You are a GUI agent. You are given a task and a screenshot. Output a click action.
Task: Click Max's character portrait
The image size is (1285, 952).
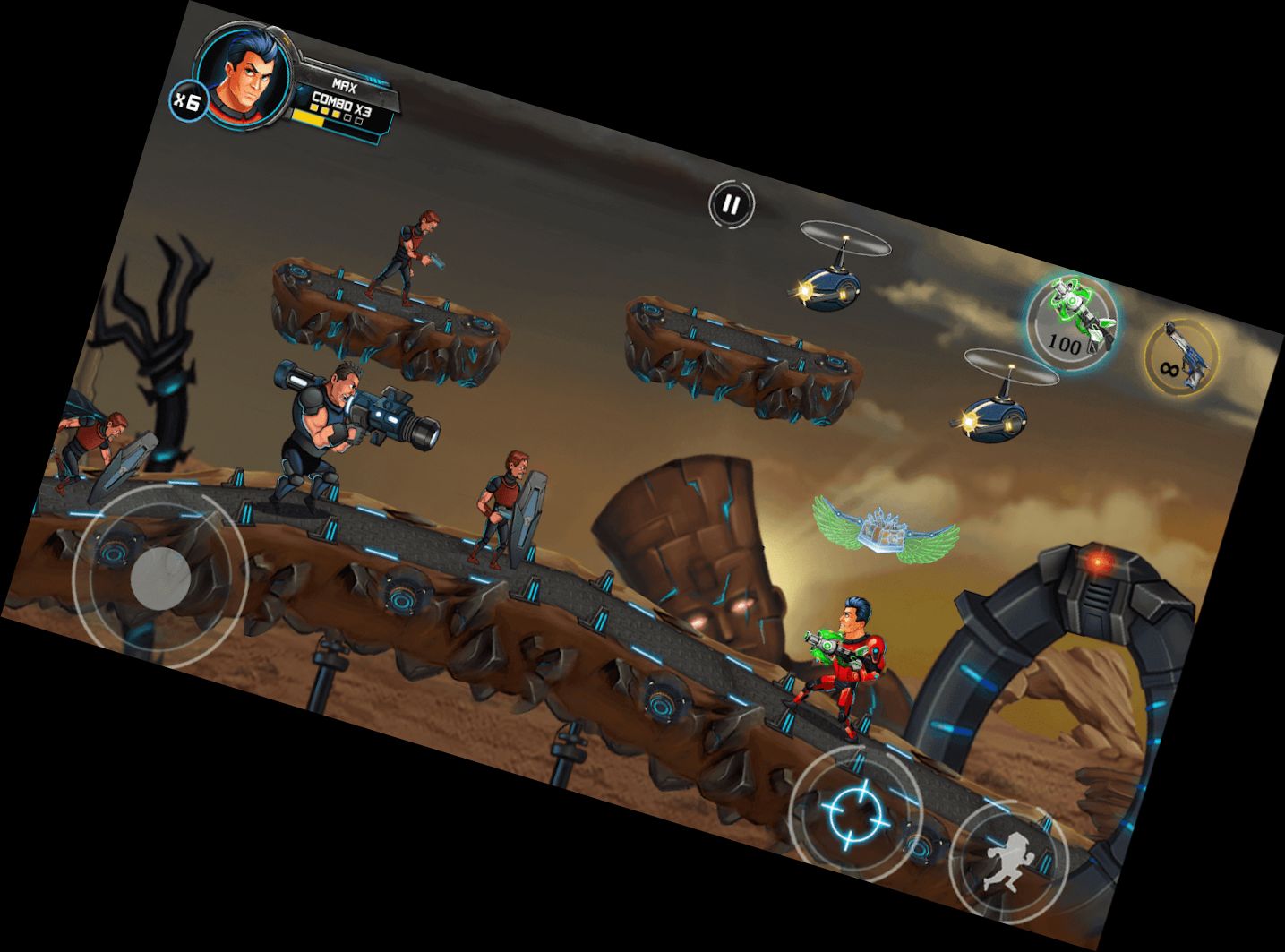point(244,76)
